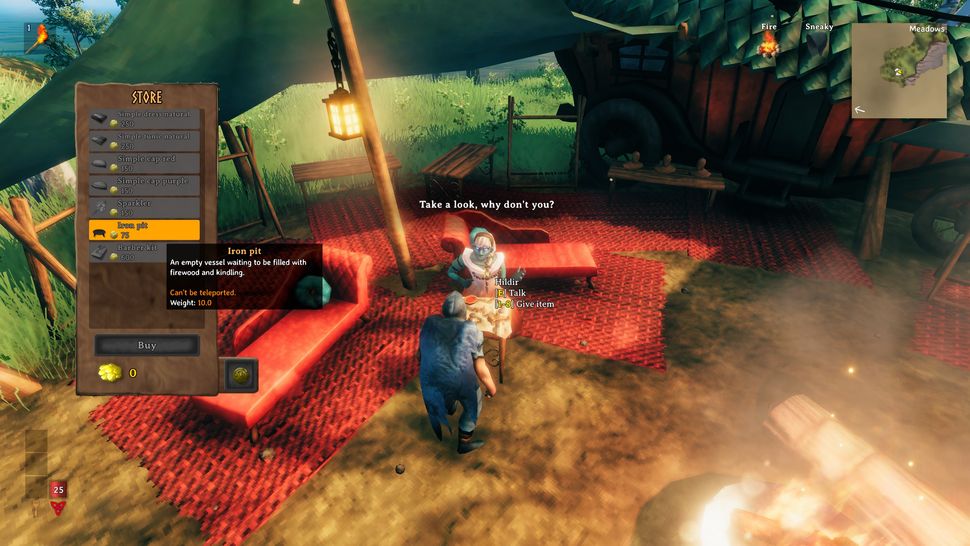Select Simple dress natural in the store
This screenshot has height=546, width=970.
click(145, 119)
